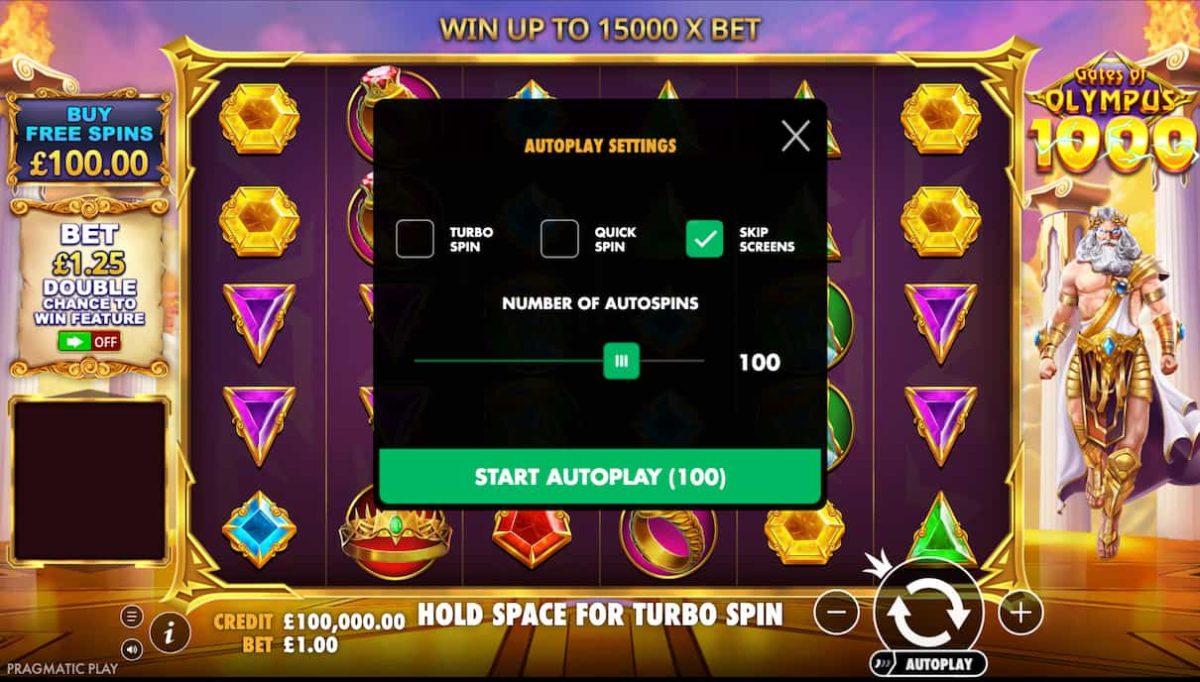Tick the Quick Spin checkbox
1200x682 pixels.
560,239
